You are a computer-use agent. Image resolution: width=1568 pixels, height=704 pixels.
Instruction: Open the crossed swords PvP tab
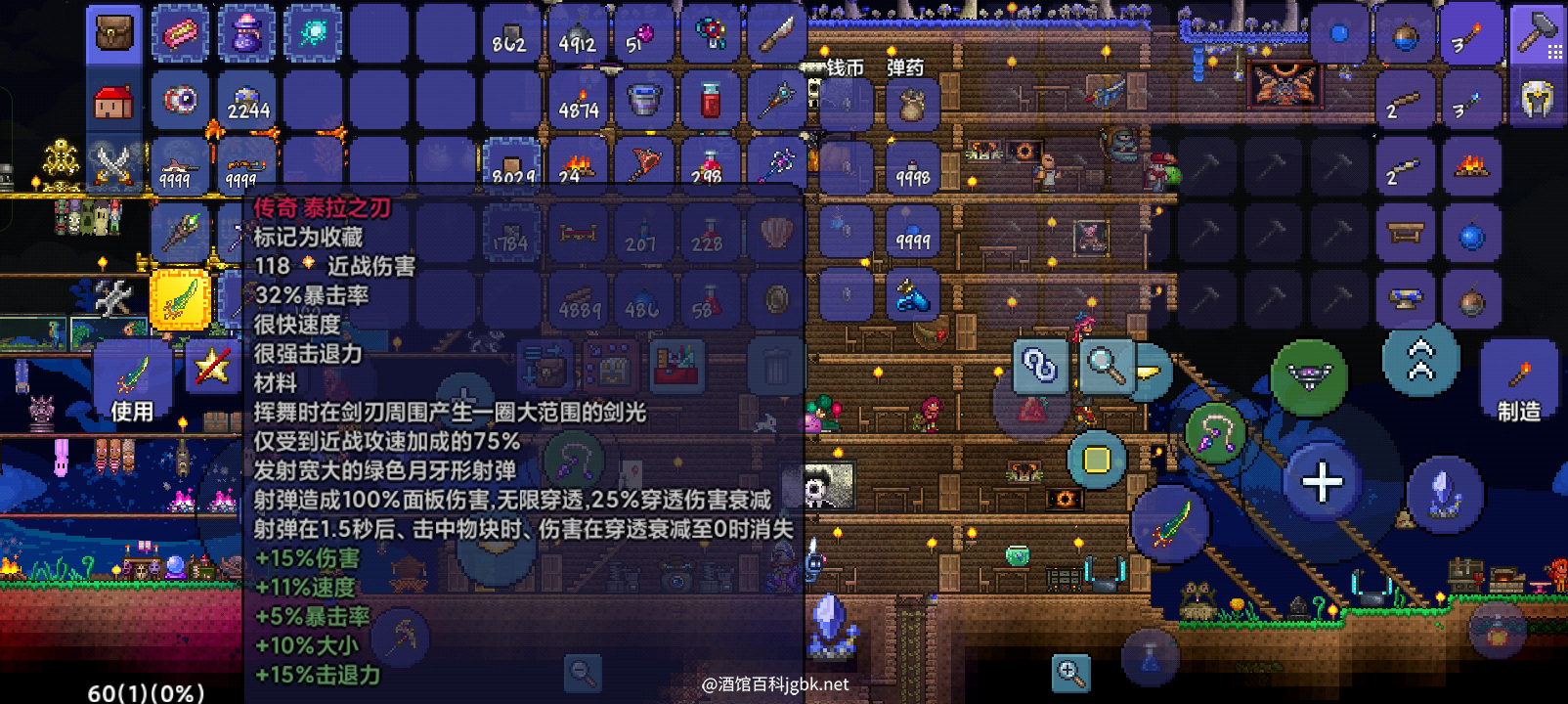[x=114, y=164]
